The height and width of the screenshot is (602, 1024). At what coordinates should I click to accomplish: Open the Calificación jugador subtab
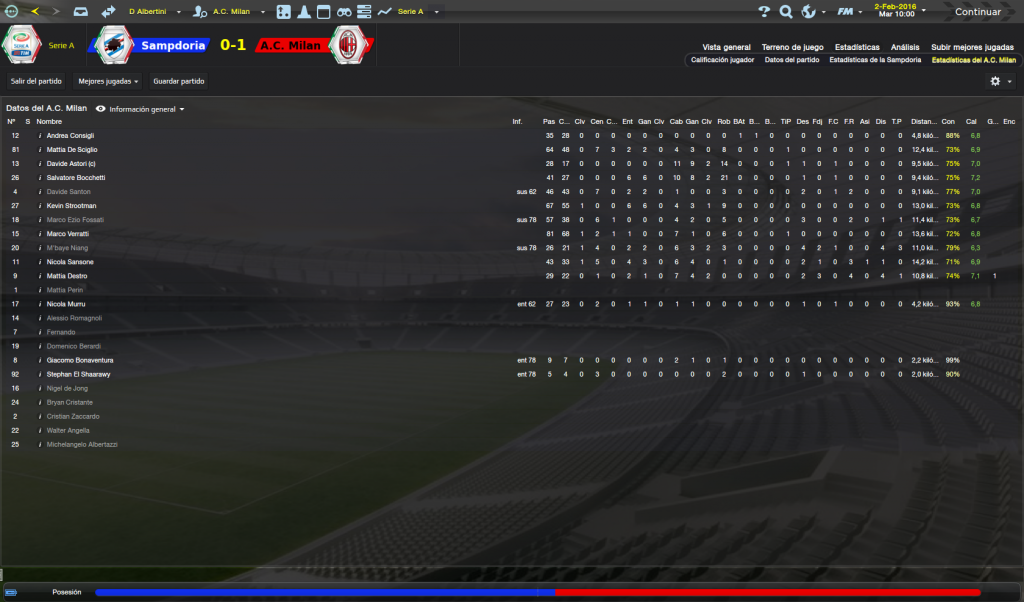point(722,60)
